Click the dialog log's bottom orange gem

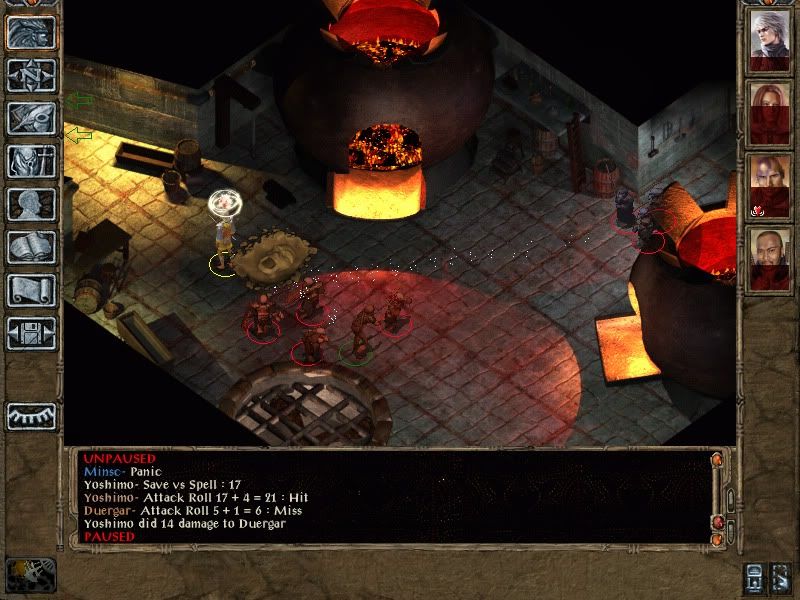(x=716, y=541)
